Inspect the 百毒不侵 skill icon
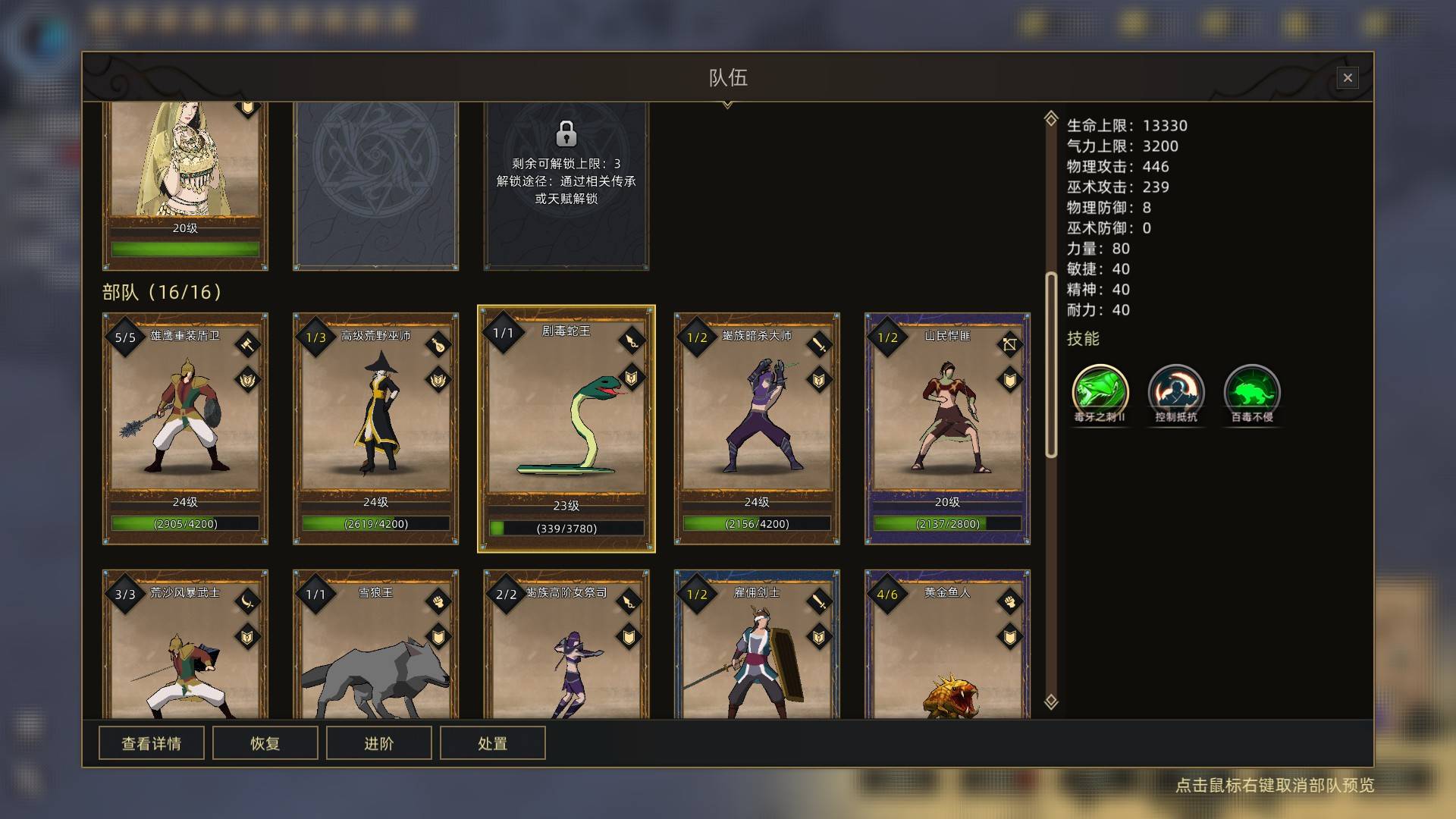 pyautogui.click(x=1252, y=391)
